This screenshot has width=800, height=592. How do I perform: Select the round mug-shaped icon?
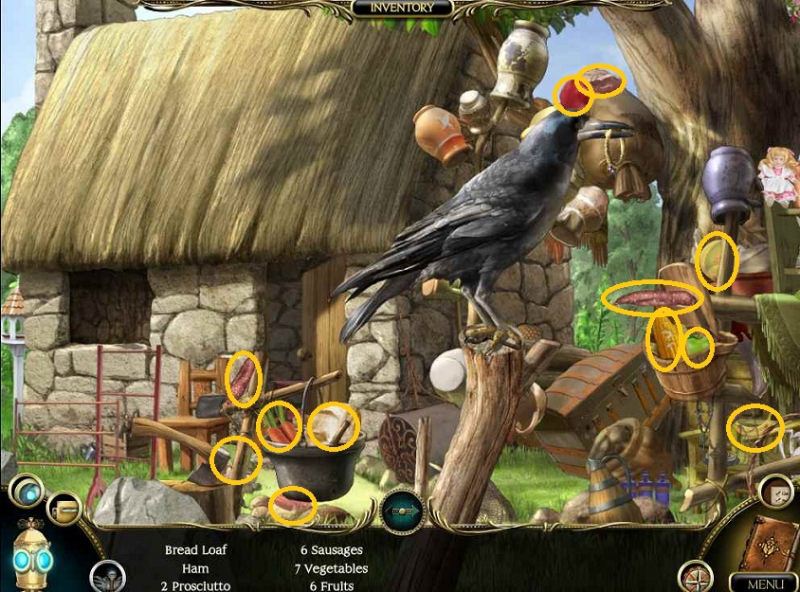pyautogui.click(x=63, y=509)
